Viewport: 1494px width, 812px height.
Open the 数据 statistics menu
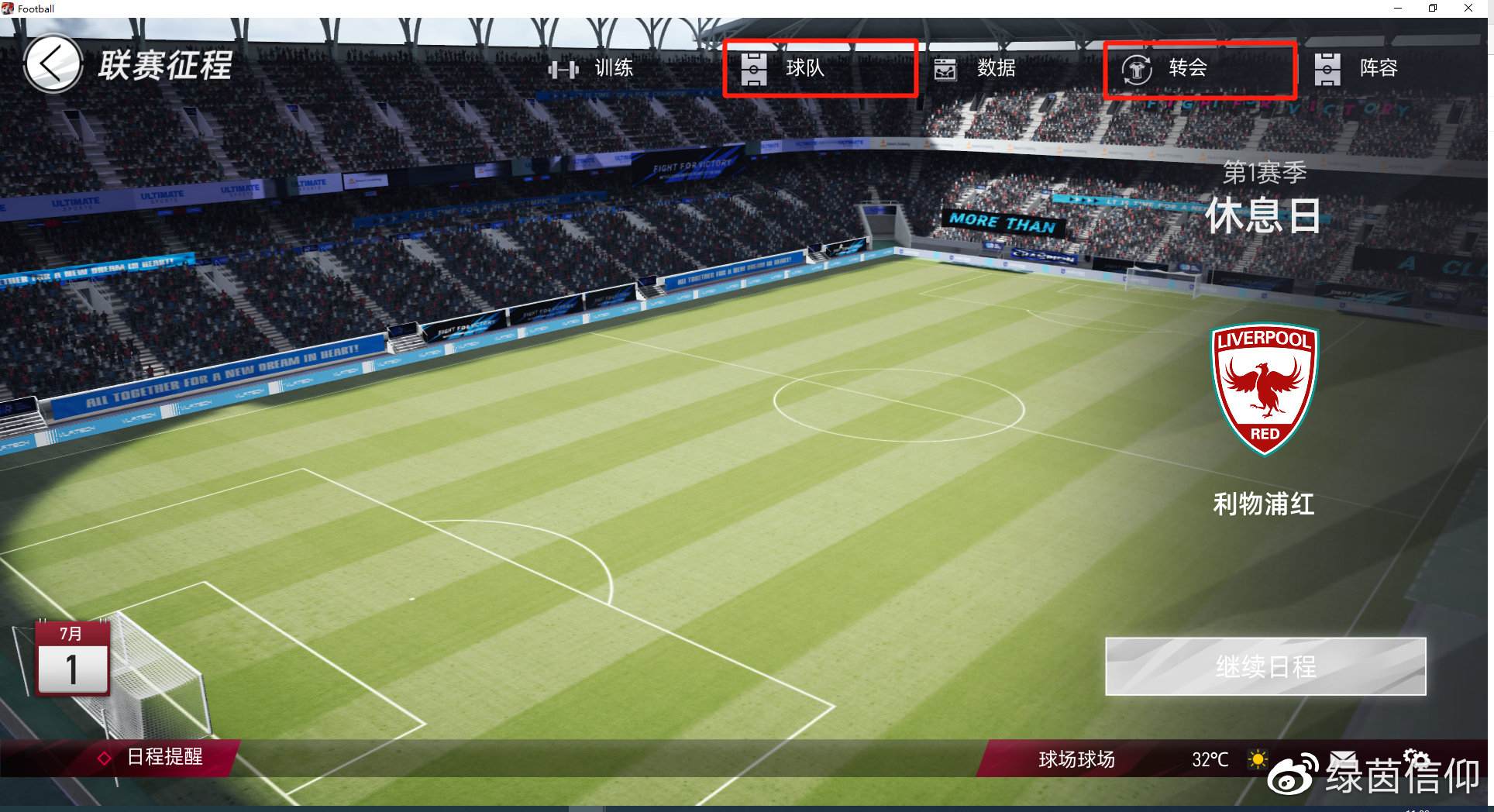click(x=976, y=69)
